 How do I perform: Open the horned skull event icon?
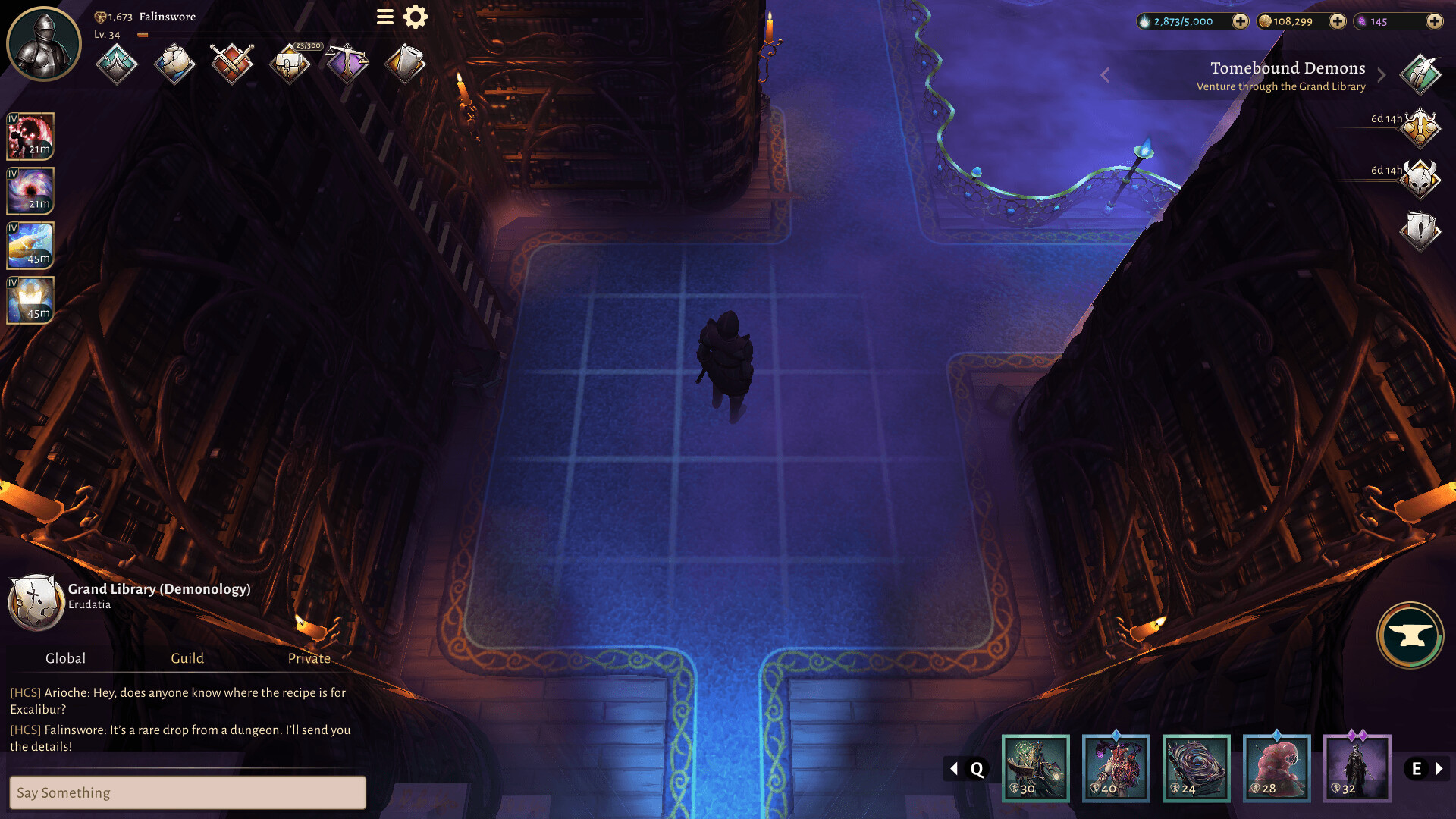point(1420,179)
